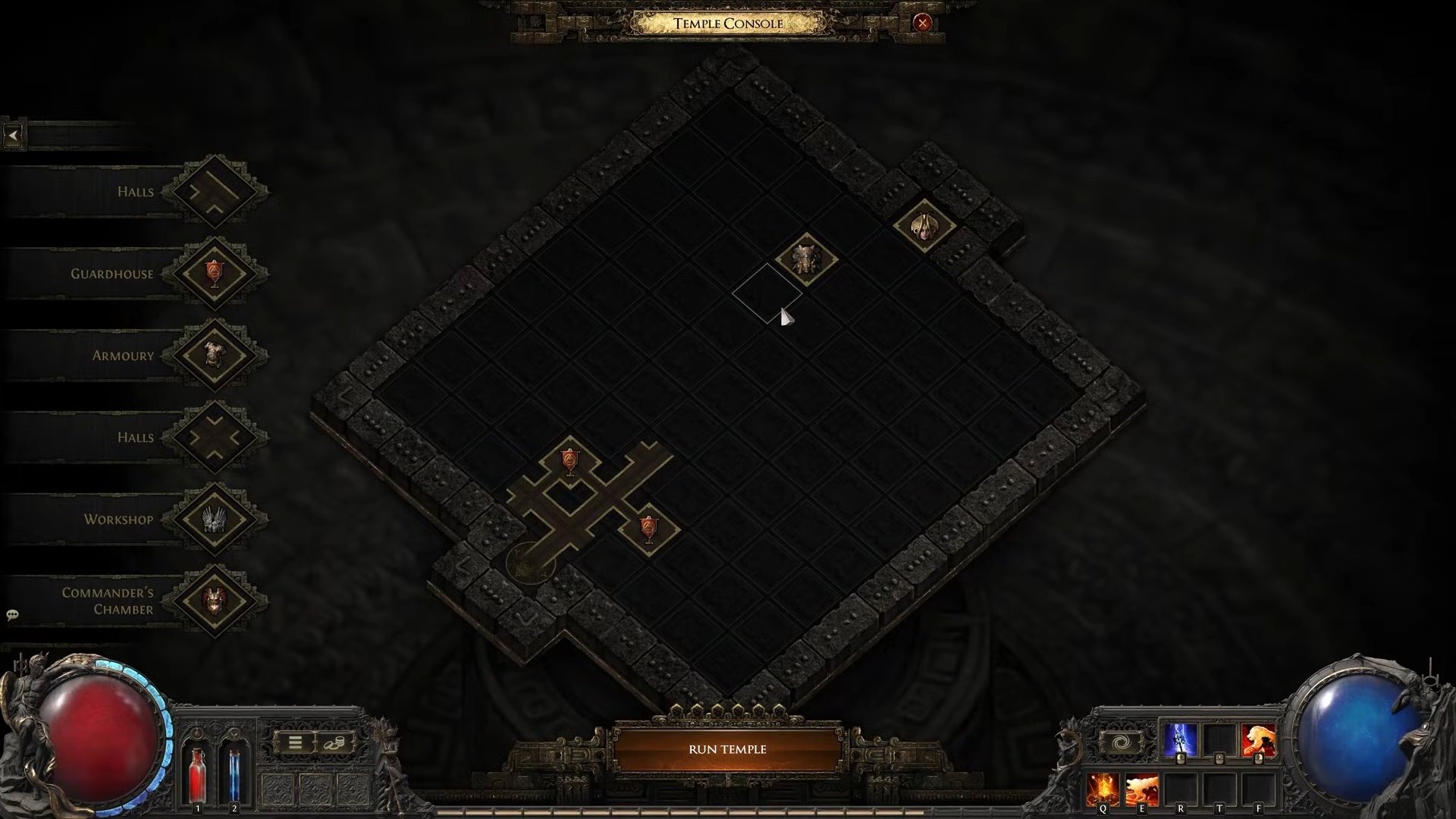This screenshot has height=819, width=1456.
Task: Open the swirl skill panel button
Action: point(1121,742)
